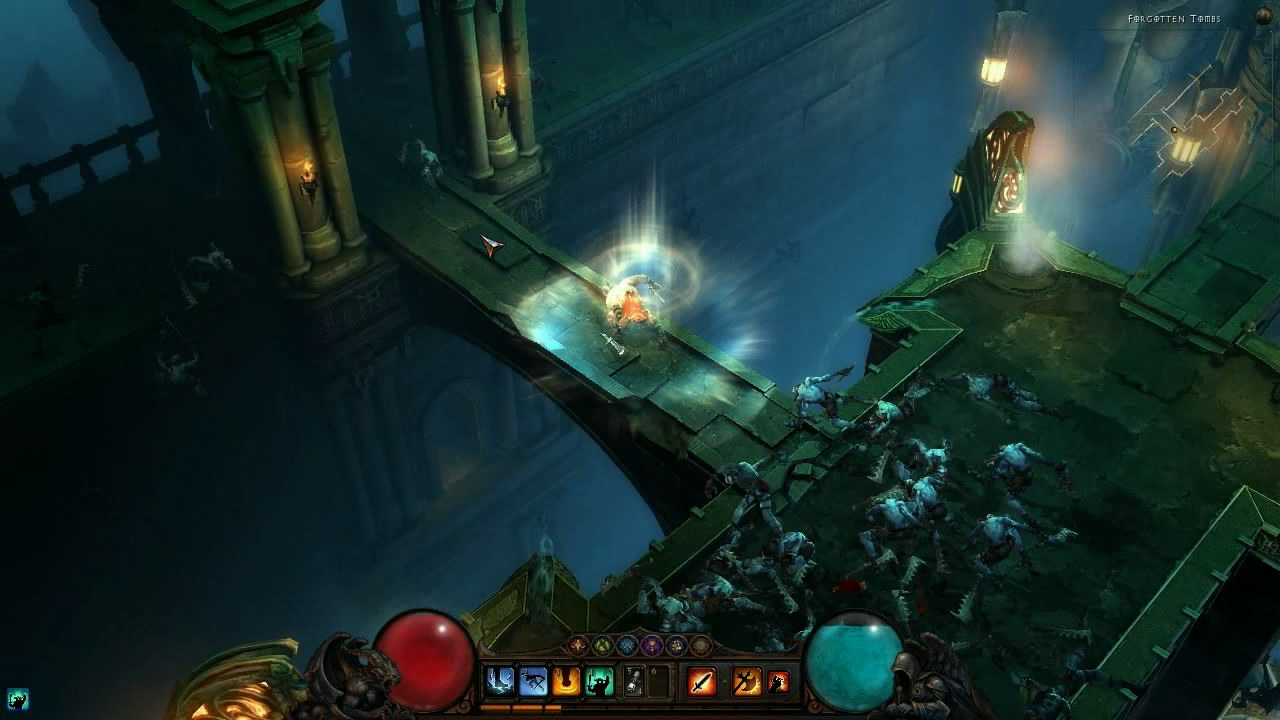This screenshot has width=1280, height=720.
Task: Select the orange axe cleave skill
Action: (746, 681)
